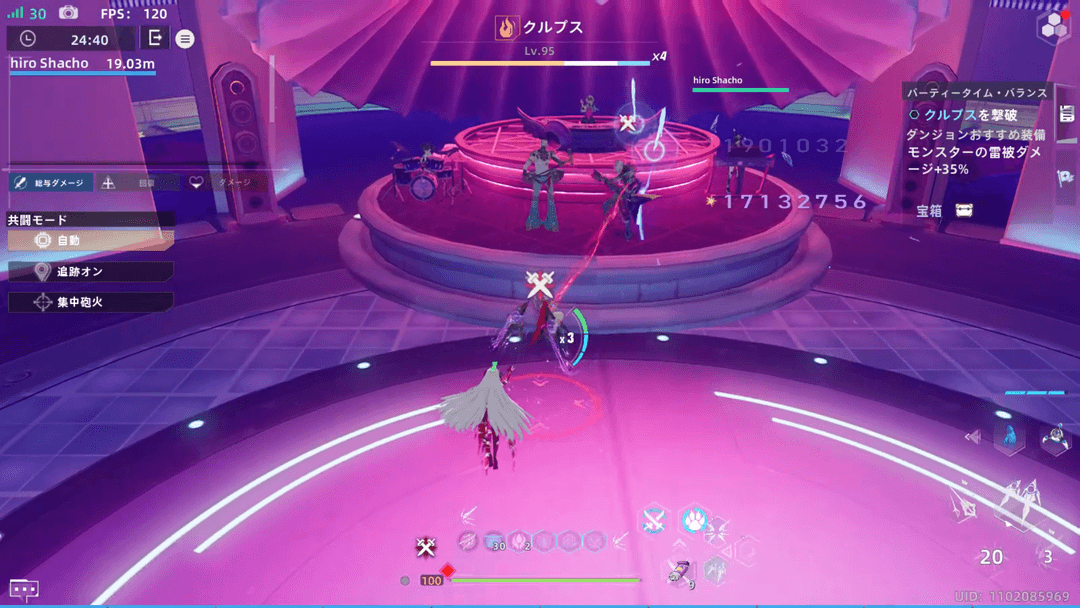Click the 宝箱 treasure chest icon
The width and height of the screenshot is (1080, 608).
(x=964, y=211)
